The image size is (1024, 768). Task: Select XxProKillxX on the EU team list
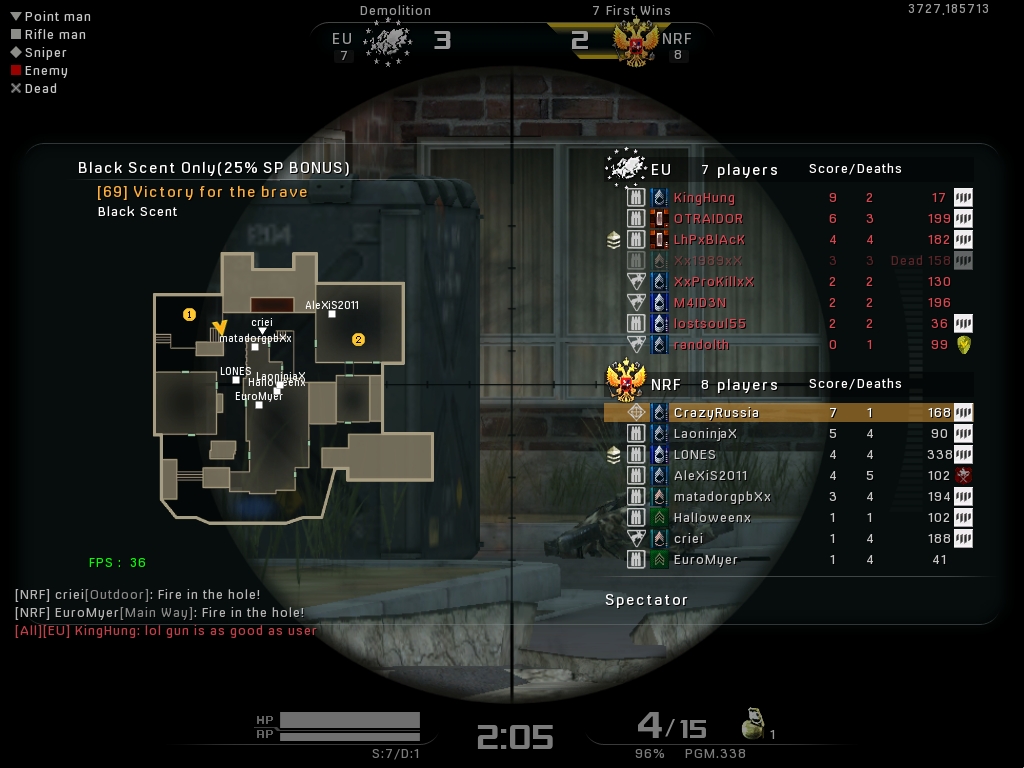714,282
